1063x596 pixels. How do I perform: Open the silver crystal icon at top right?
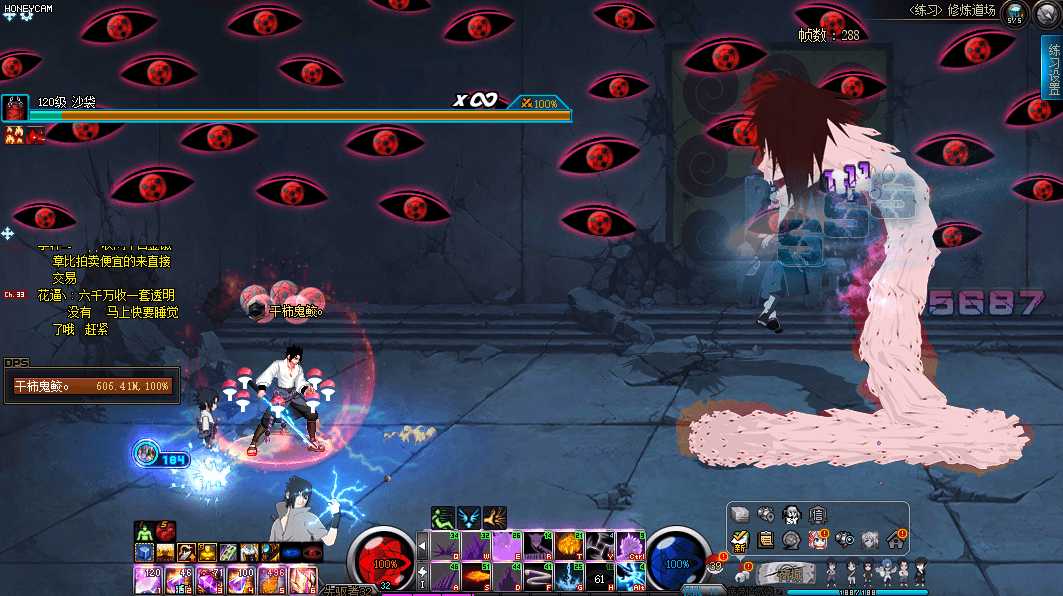click(x=1047, y=13)
